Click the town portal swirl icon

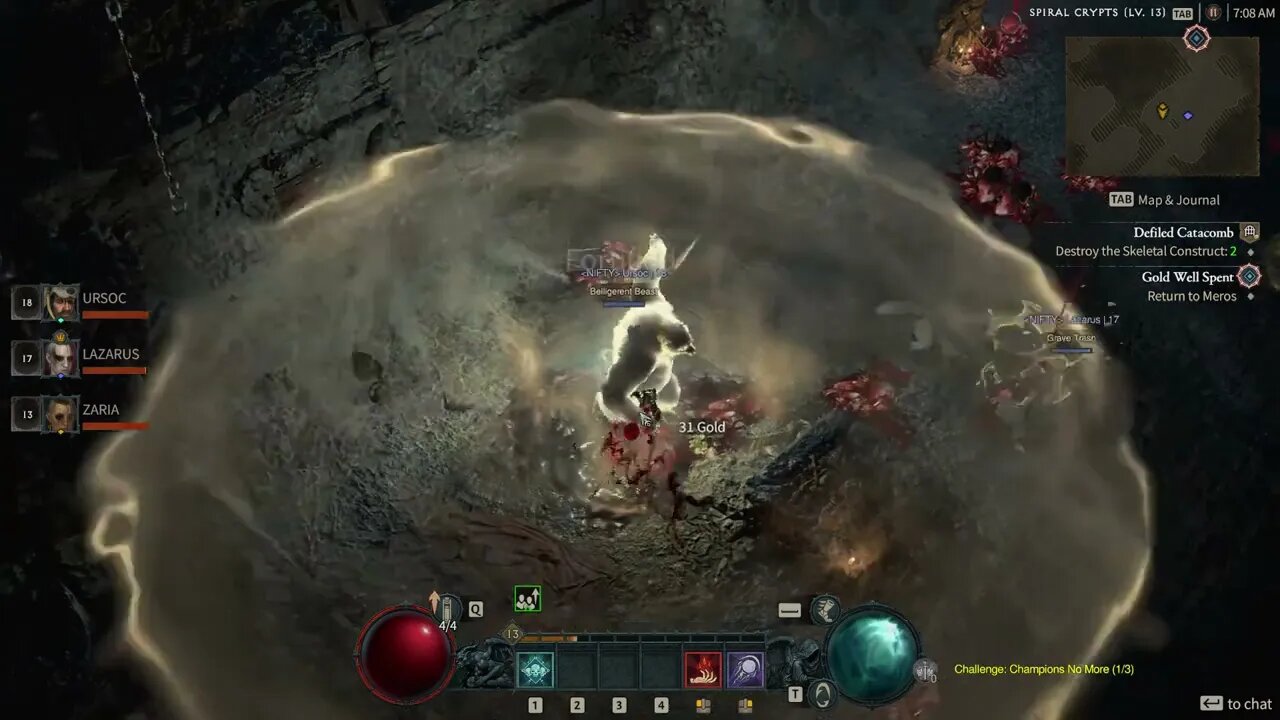coord(822,693)
